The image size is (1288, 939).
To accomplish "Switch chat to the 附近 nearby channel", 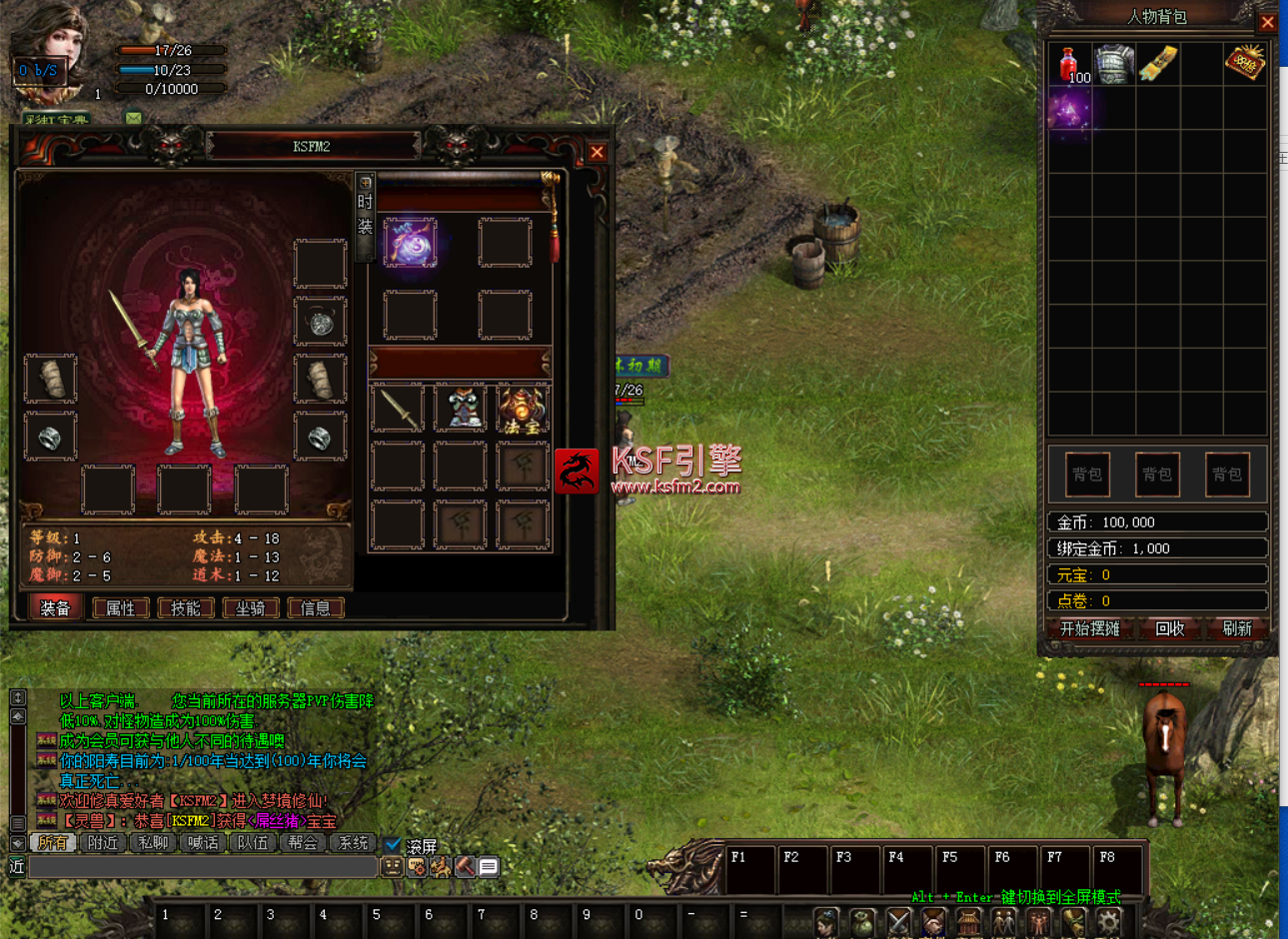I will pos(103,842).
